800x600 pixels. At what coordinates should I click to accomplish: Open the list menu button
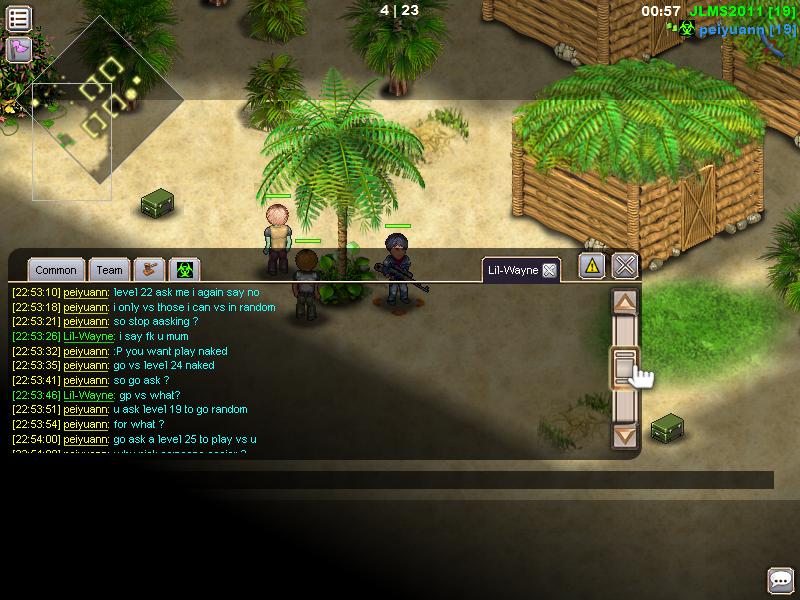tap(19, 17)
